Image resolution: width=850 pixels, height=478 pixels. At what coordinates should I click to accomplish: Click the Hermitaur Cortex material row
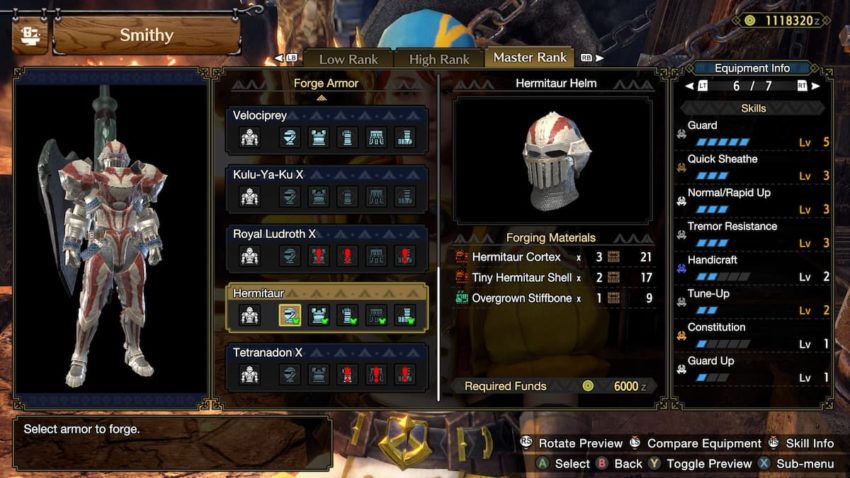coord(554,257)
